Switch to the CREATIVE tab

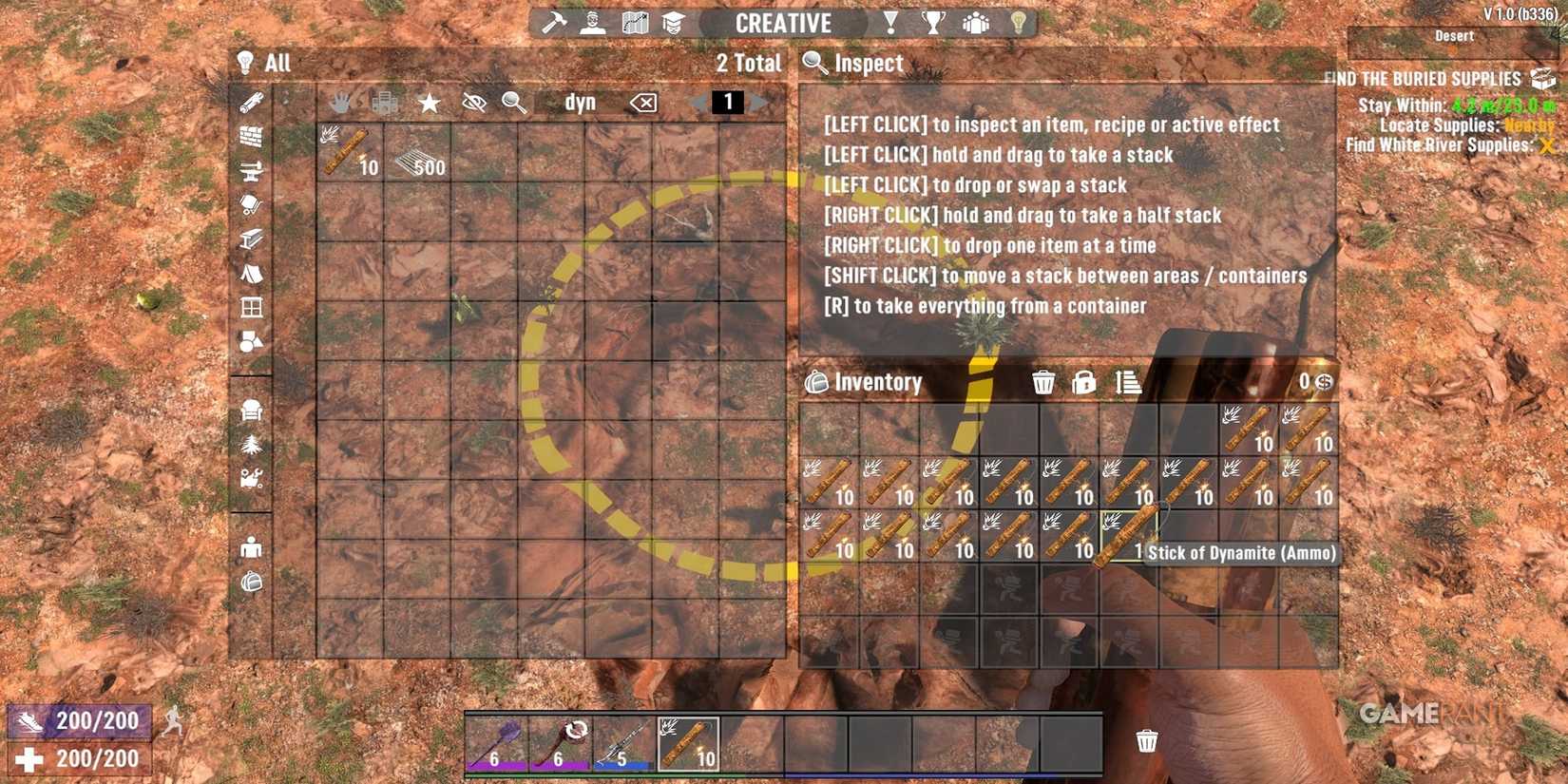pyautogui.click(x=783, y=23)
